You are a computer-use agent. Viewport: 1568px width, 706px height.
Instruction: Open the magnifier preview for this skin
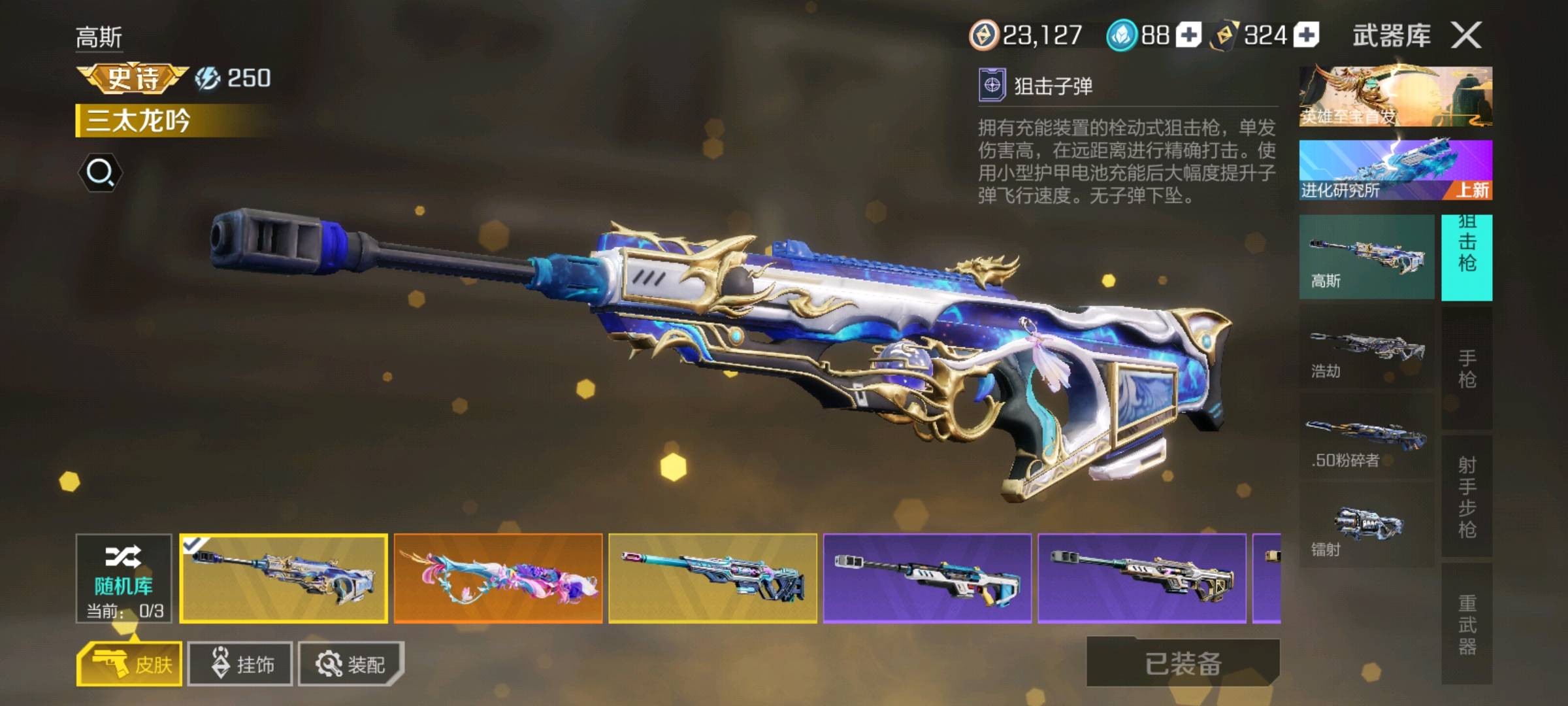tap(100, 173)
